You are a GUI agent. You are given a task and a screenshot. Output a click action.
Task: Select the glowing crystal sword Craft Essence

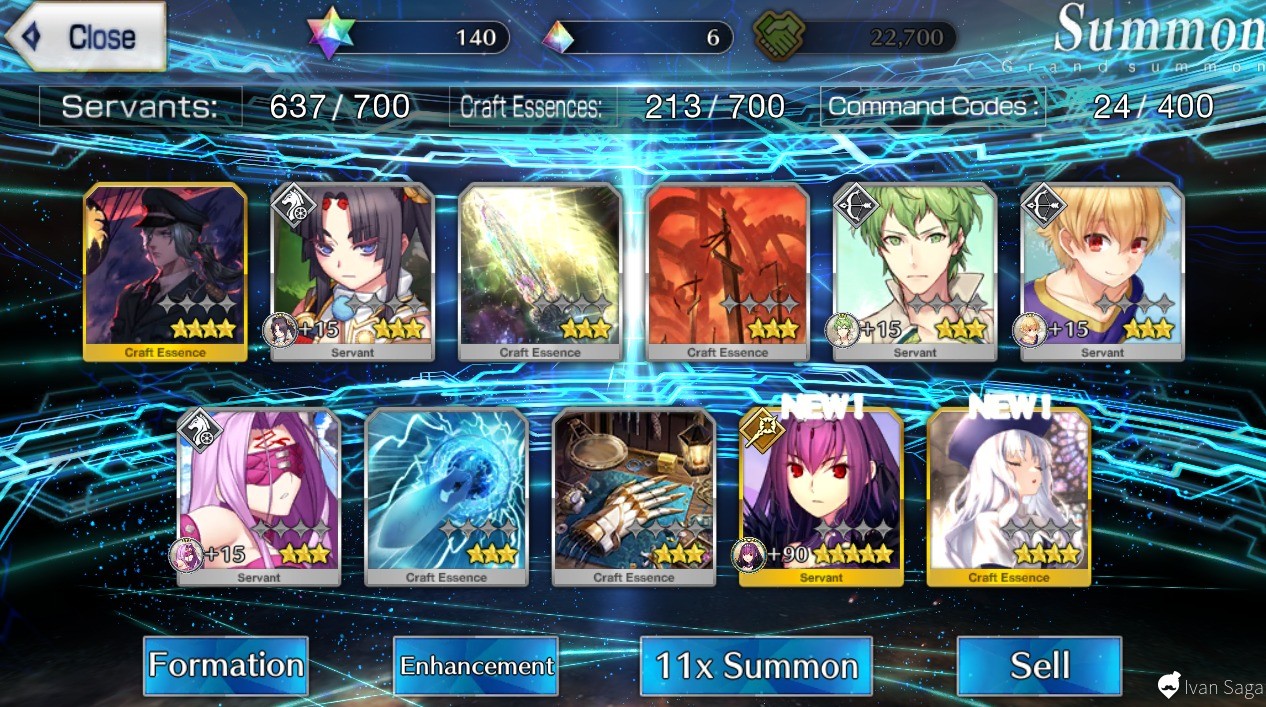pos(540,271)
